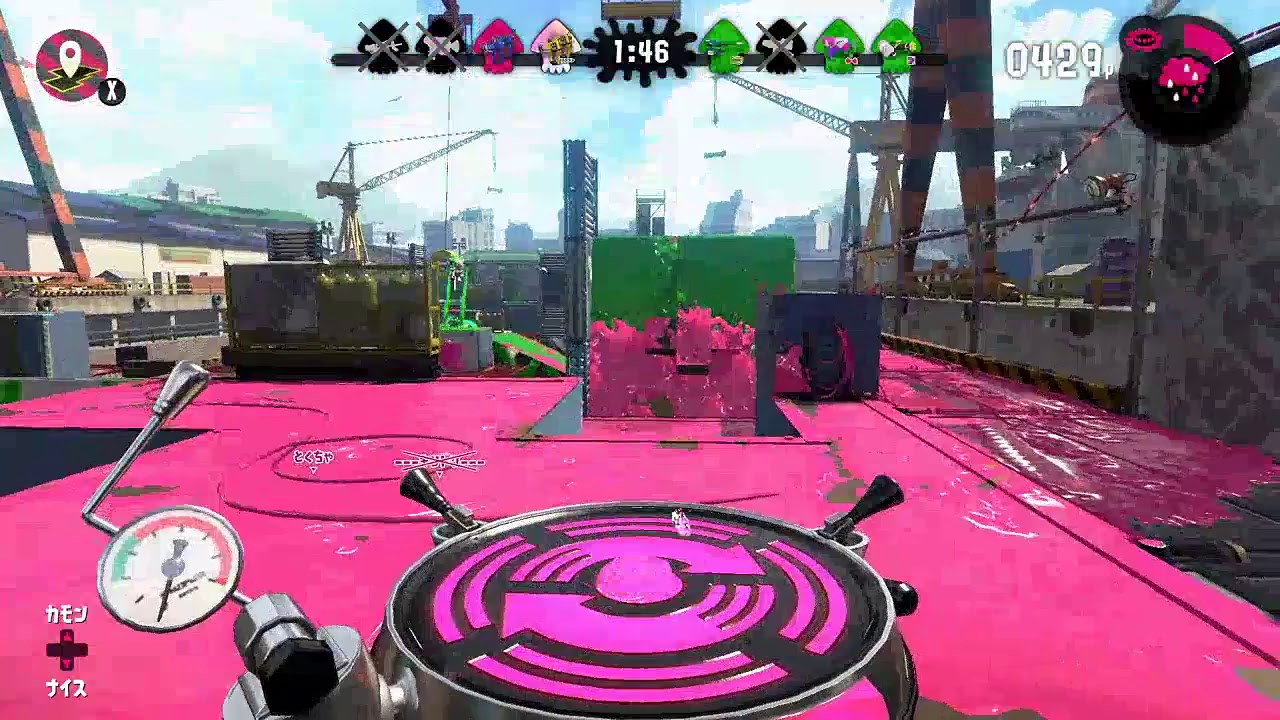Click the special weapon eye emblem

click(x=1145, y=38)
